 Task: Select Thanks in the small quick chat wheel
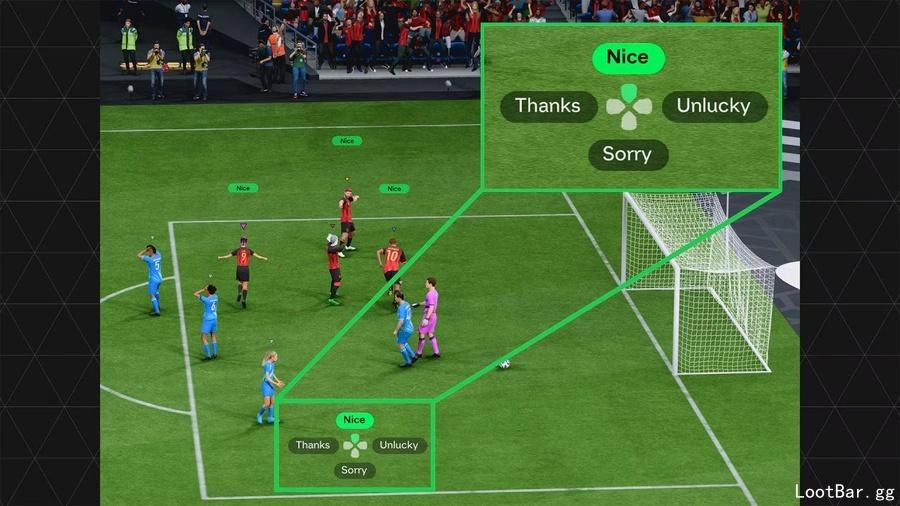click(313, 445)
